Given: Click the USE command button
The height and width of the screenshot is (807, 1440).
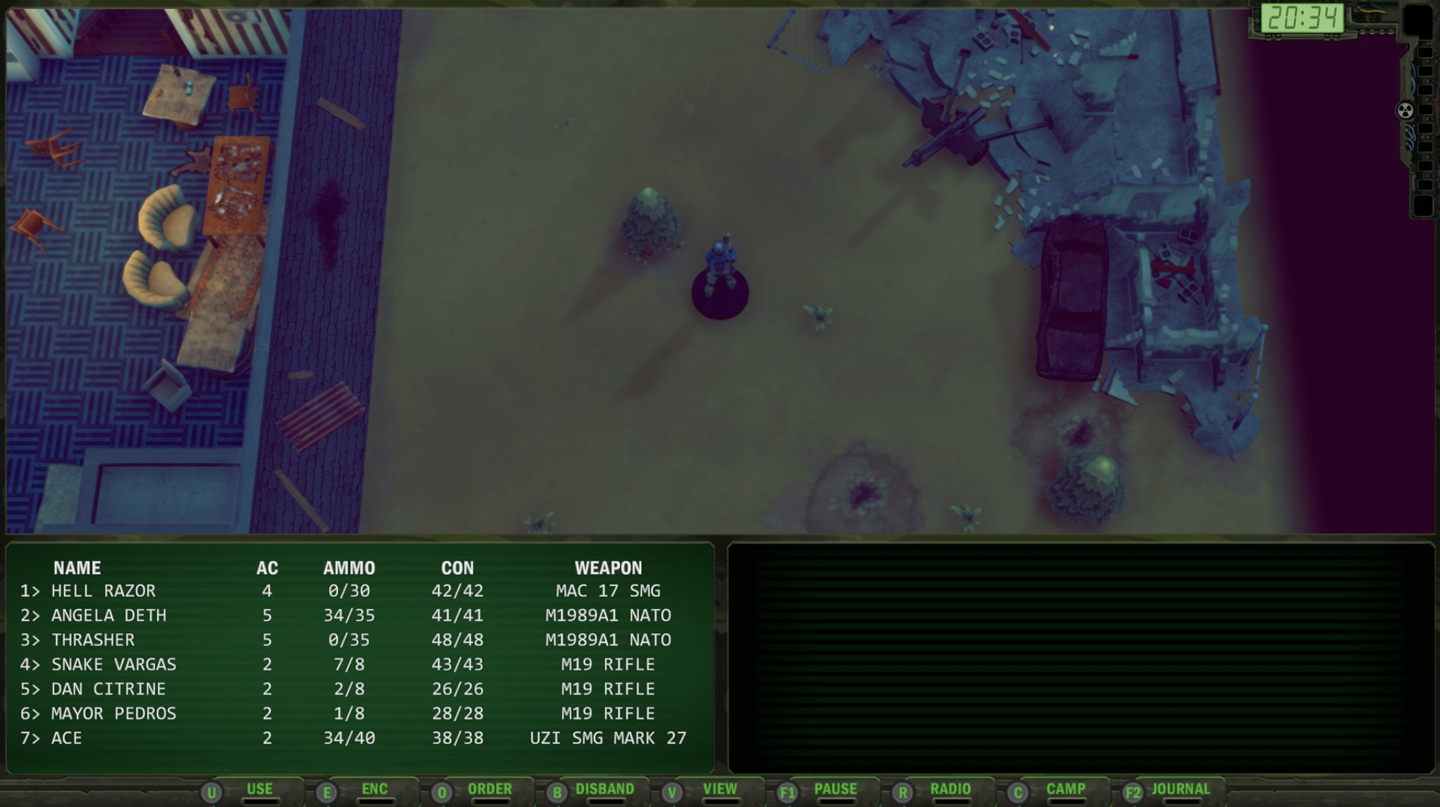Looking at the screenshot, I should (x=259, y=790).
